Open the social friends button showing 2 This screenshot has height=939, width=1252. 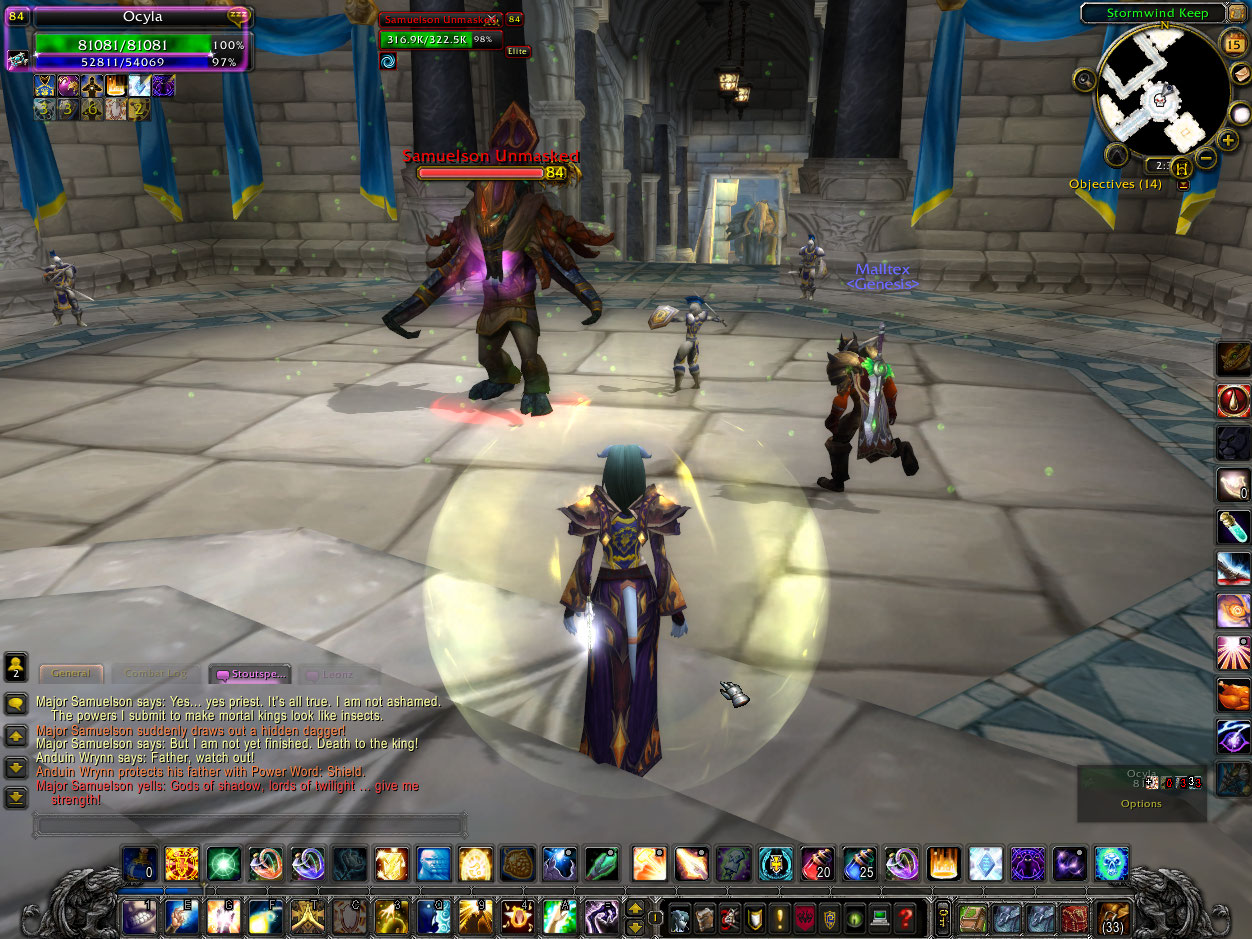tap(16, 666)
